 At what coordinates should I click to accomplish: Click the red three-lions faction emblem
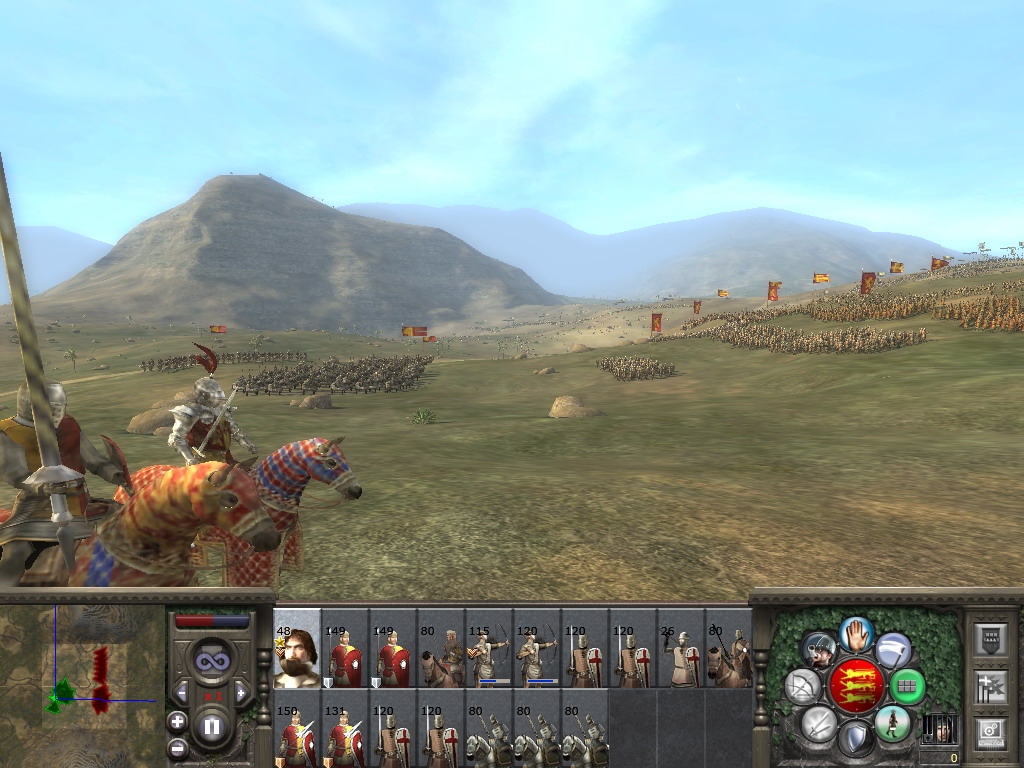[856, 686]
